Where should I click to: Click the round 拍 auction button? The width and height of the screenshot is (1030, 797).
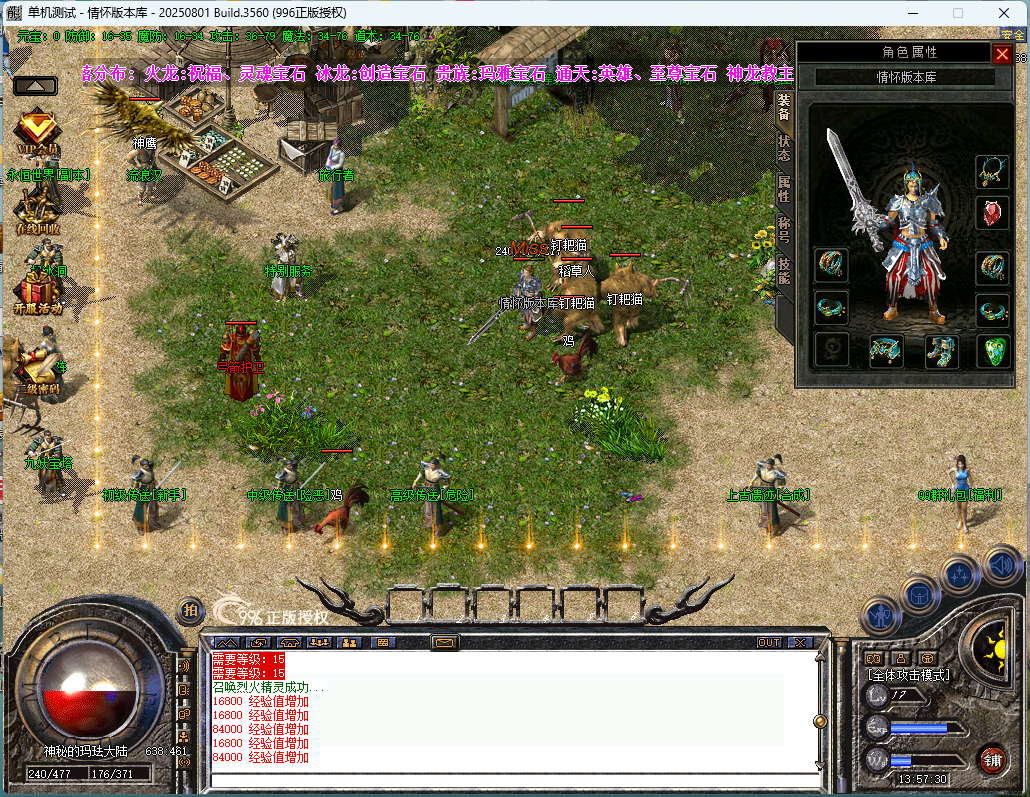coord(190,610)
